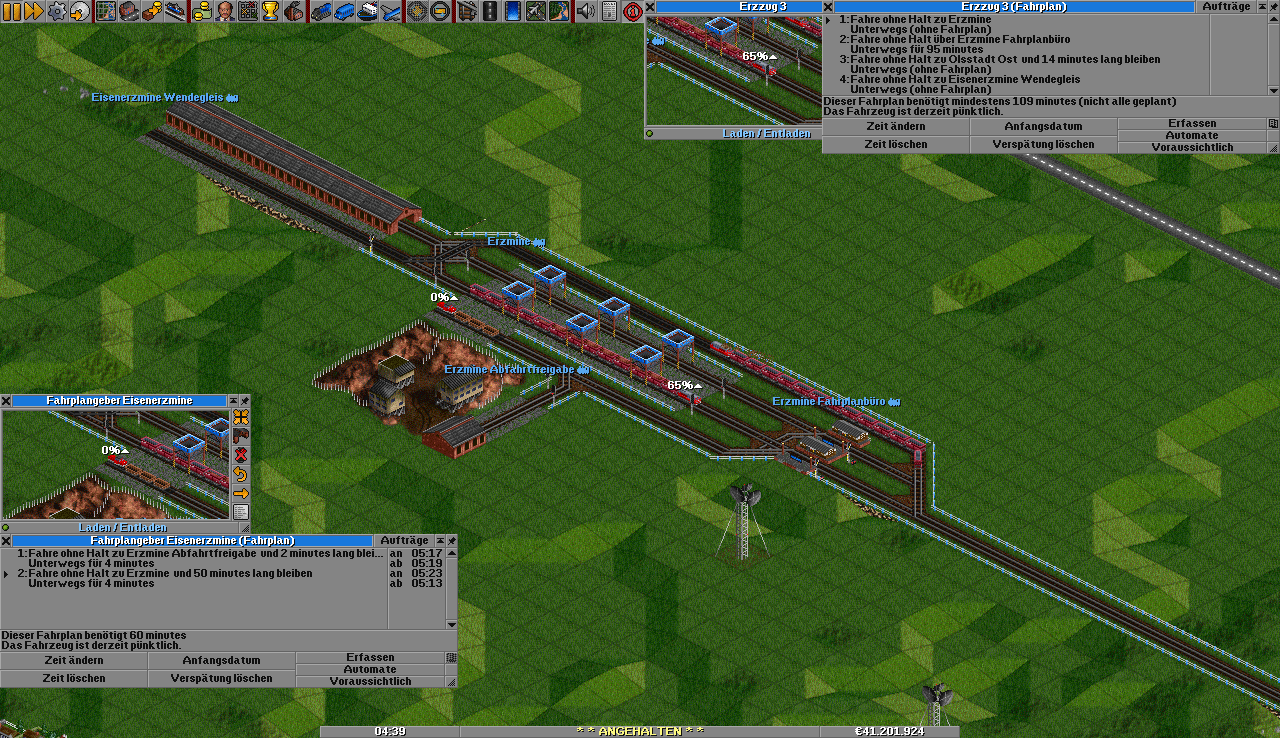Click Verspätung löschen in Erzzug 3 timetable
1280x738 pixels.
[1043, 145]
